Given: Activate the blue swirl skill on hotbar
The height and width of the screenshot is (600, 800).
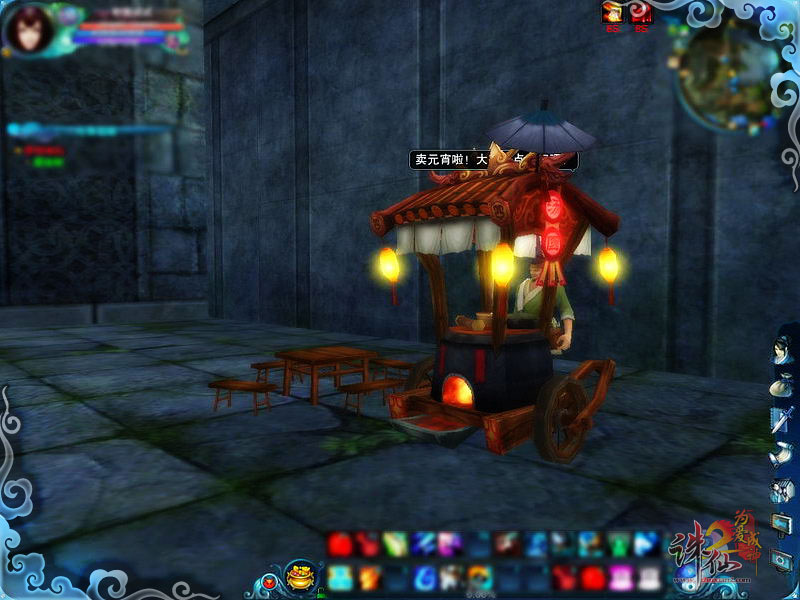Looking at the screenshot, I should pyautogui.click(x=424, y=576).
